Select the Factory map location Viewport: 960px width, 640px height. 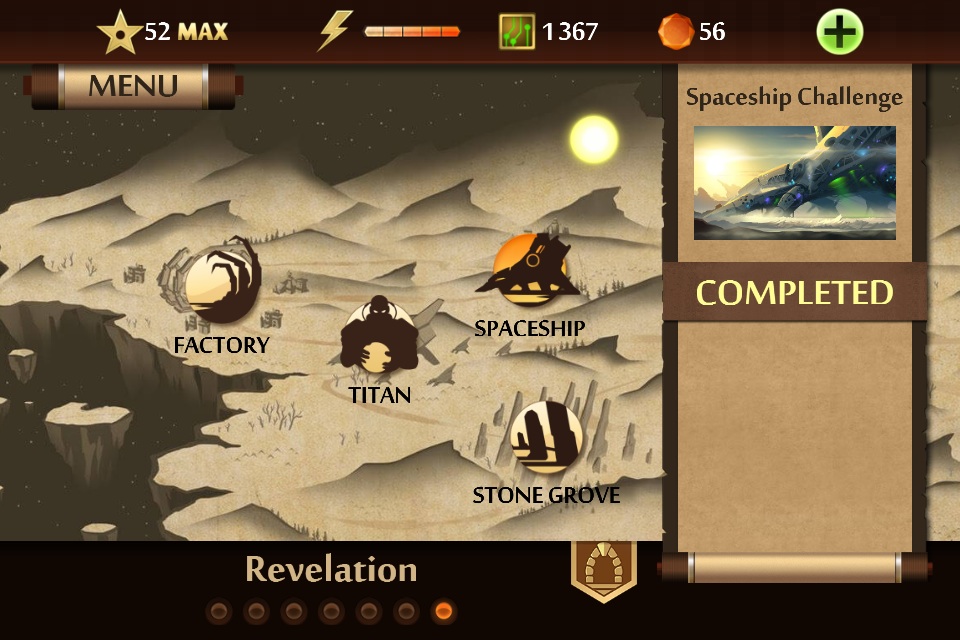tap(221, 287)
